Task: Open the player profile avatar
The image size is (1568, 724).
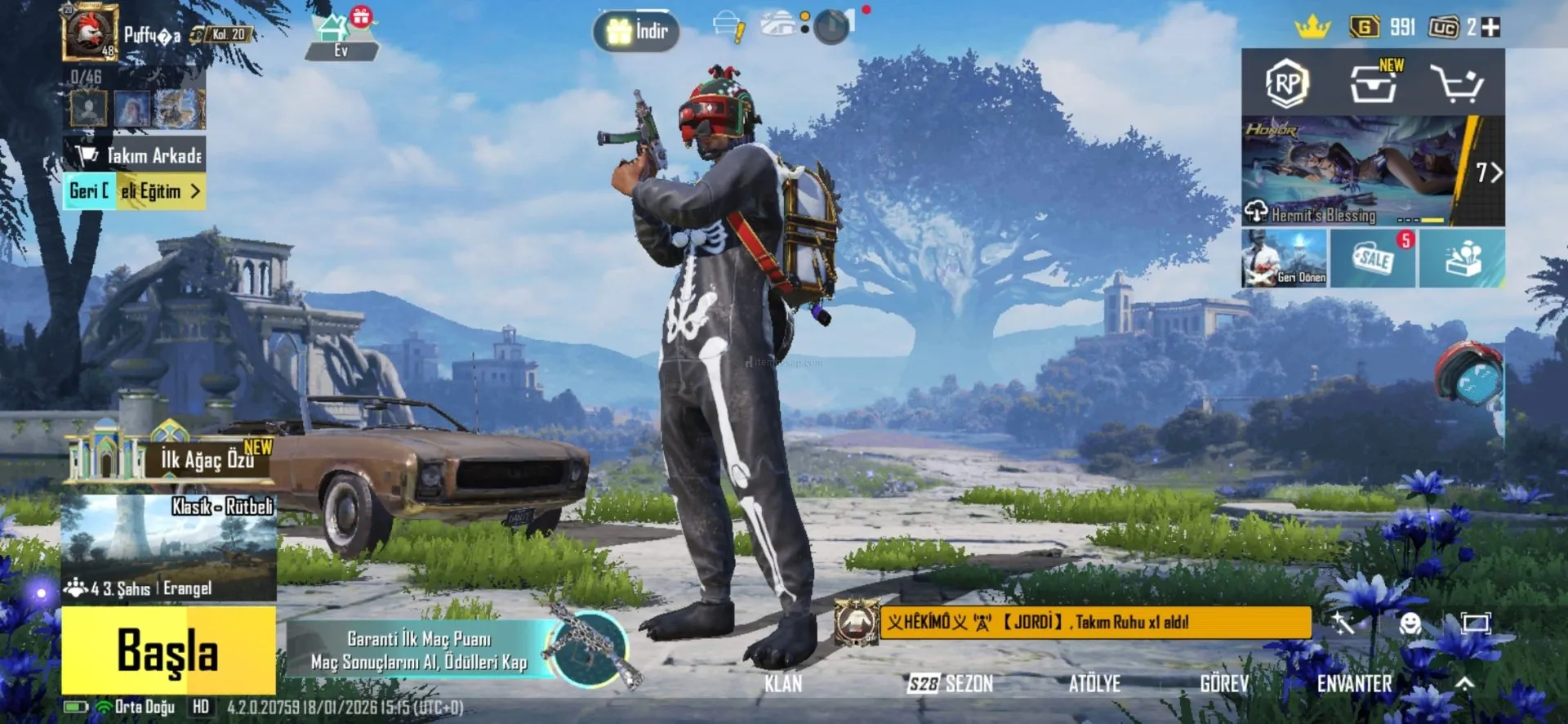Action: click(90, 33)
